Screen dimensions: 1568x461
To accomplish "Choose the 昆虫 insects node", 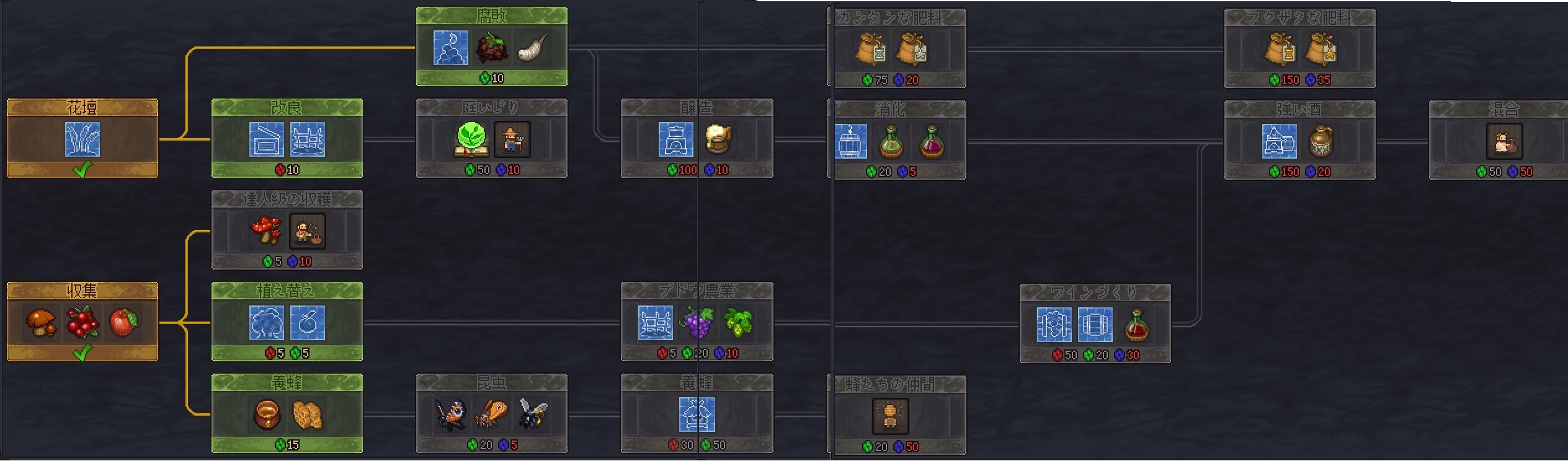I will point(491,413).
